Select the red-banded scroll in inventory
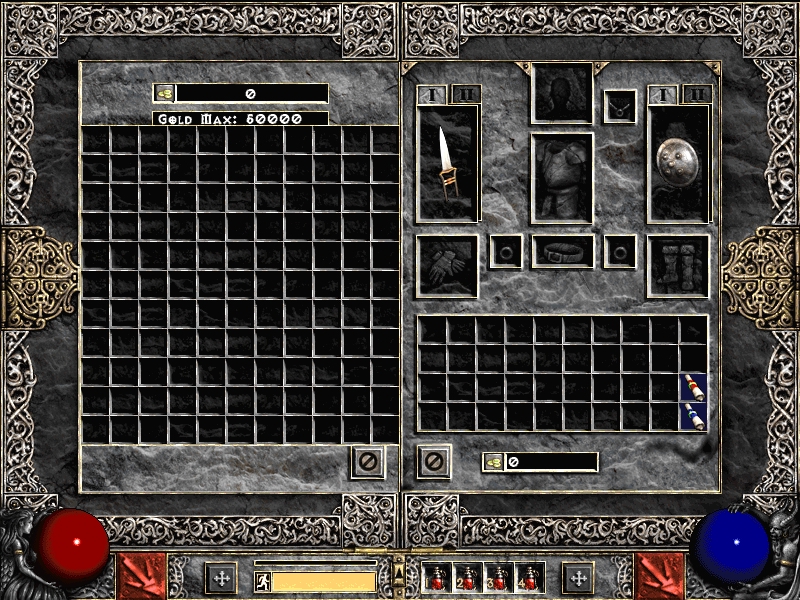 (x=693, y=387)
